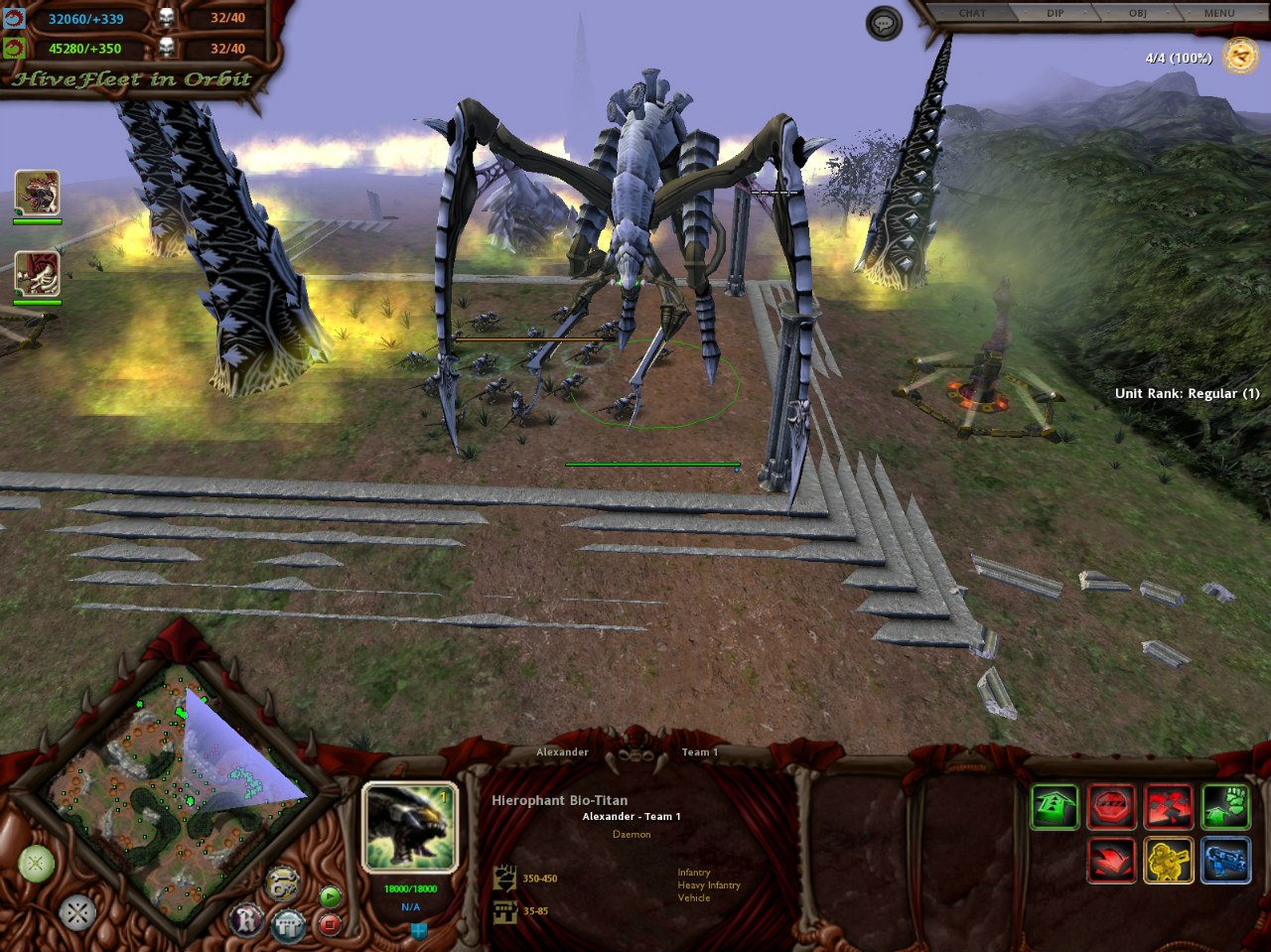Screen dimensions: 1271x952
Task: Click the round "R" button below the minimap
Action: point(246,919)
